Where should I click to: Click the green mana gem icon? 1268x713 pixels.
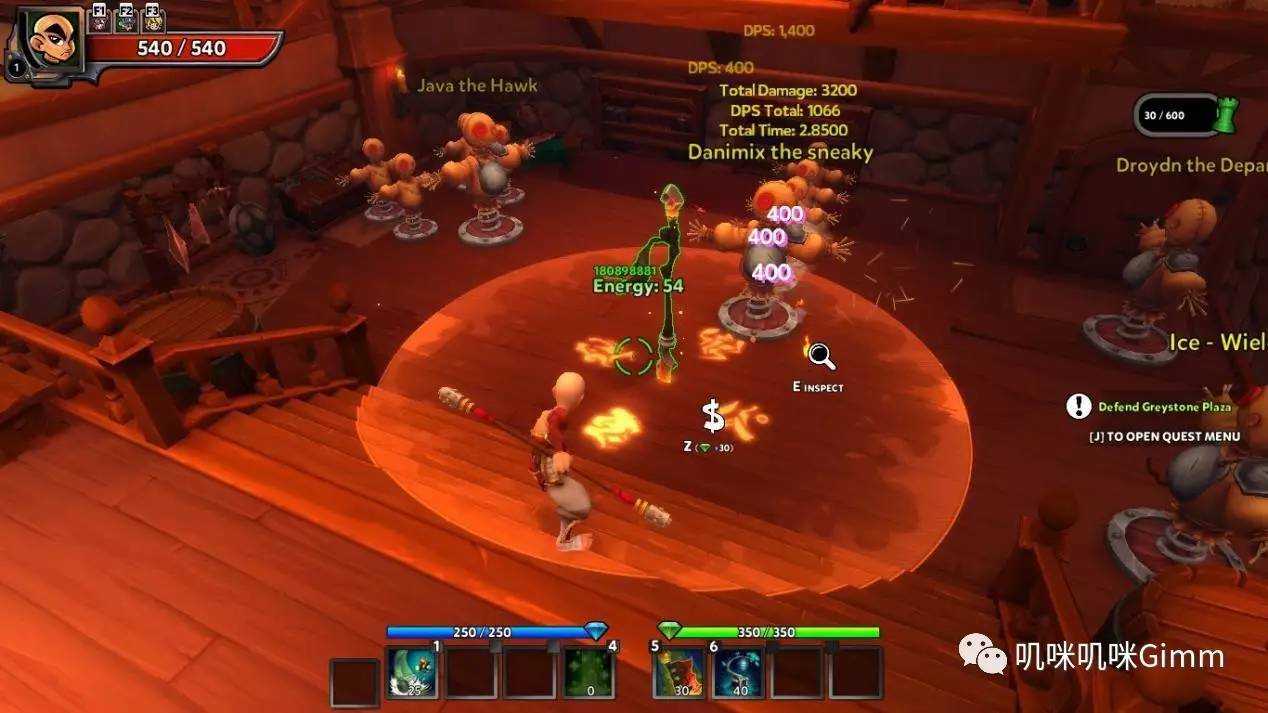[x=669, y=630]
